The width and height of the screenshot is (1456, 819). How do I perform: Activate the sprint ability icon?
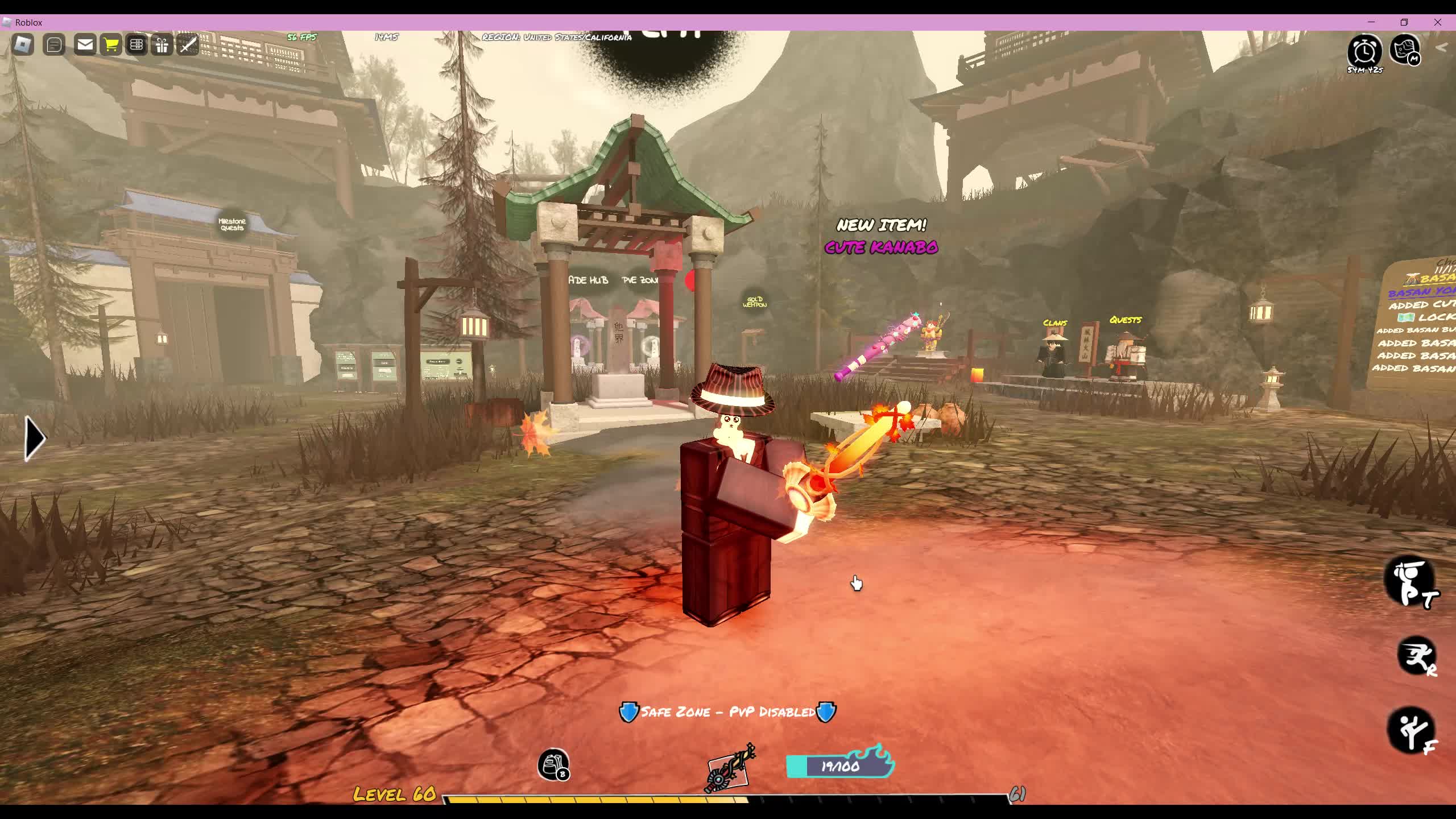(1416, 657)
